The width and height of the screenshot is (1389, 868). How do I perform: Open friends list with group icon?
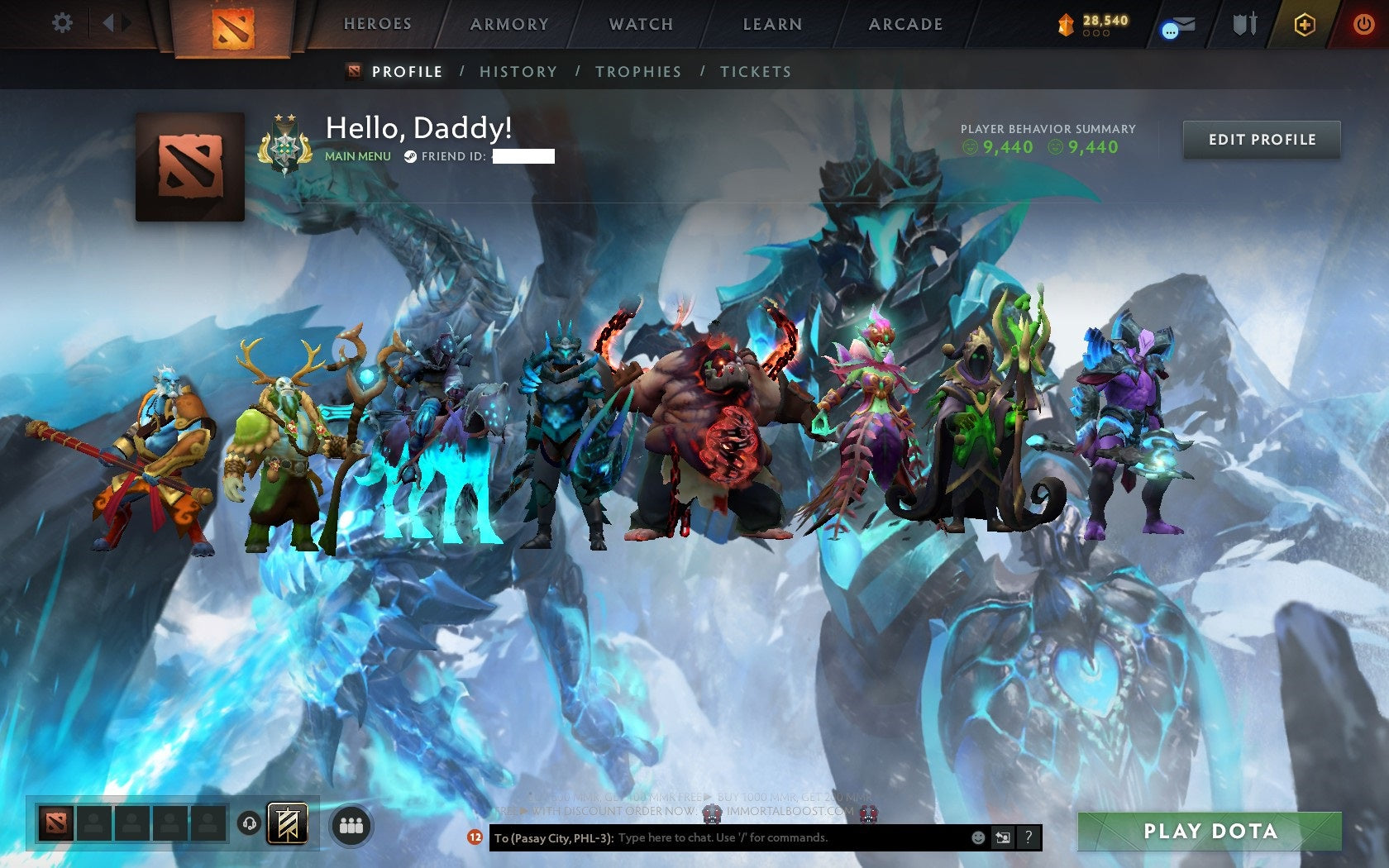coord(352,823)
